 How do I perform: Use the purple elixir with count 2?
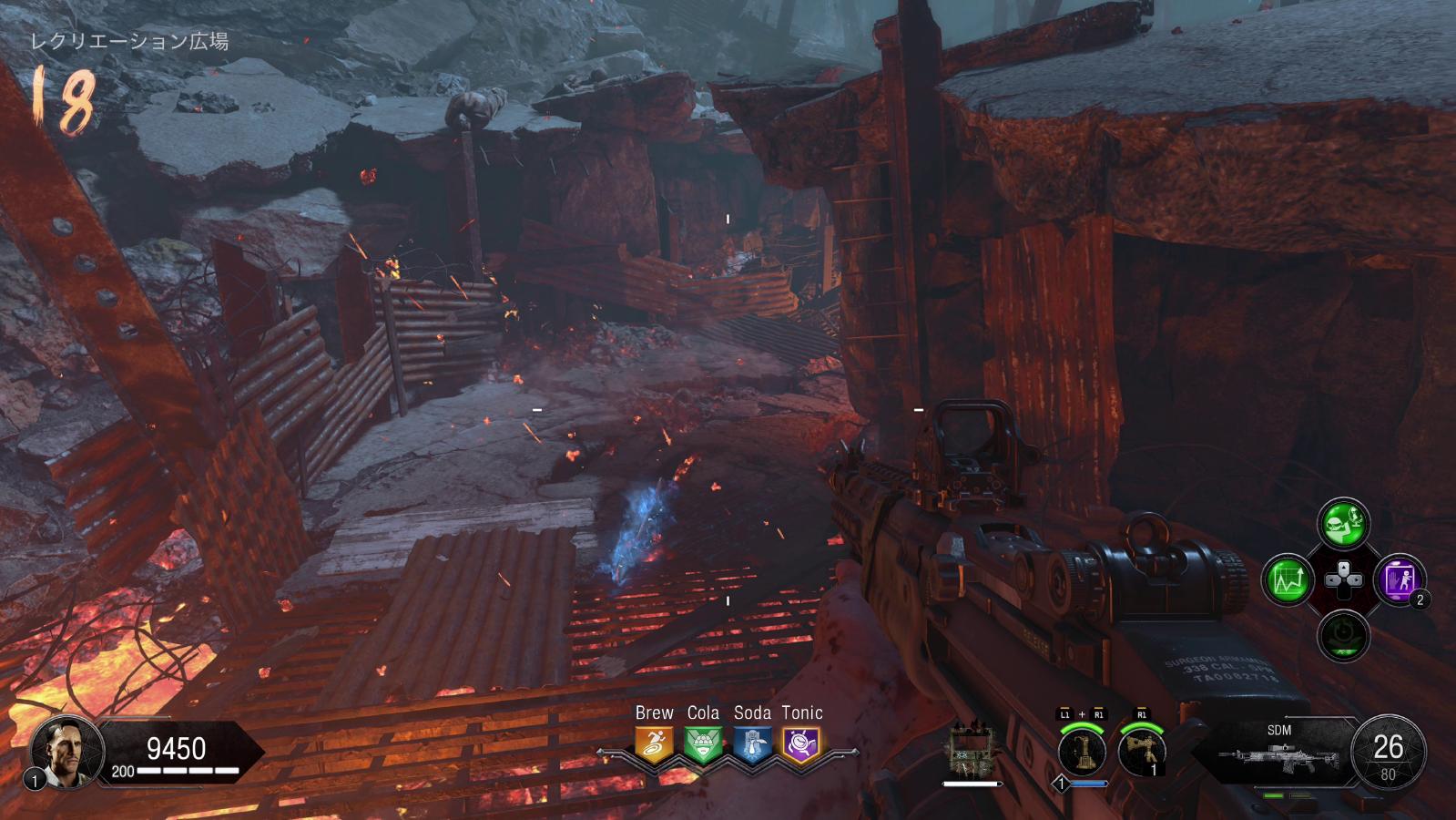1399,579
